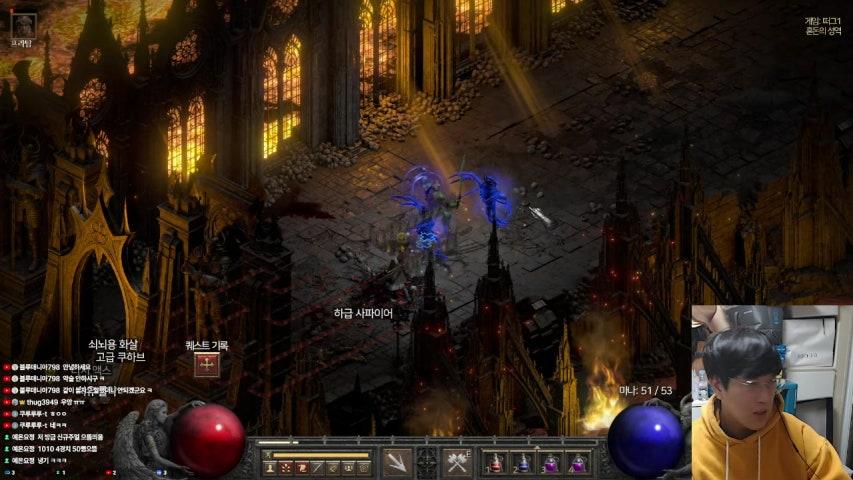Use the purple potion in belt slot 3
853x480 pixels.
point(550,464)
